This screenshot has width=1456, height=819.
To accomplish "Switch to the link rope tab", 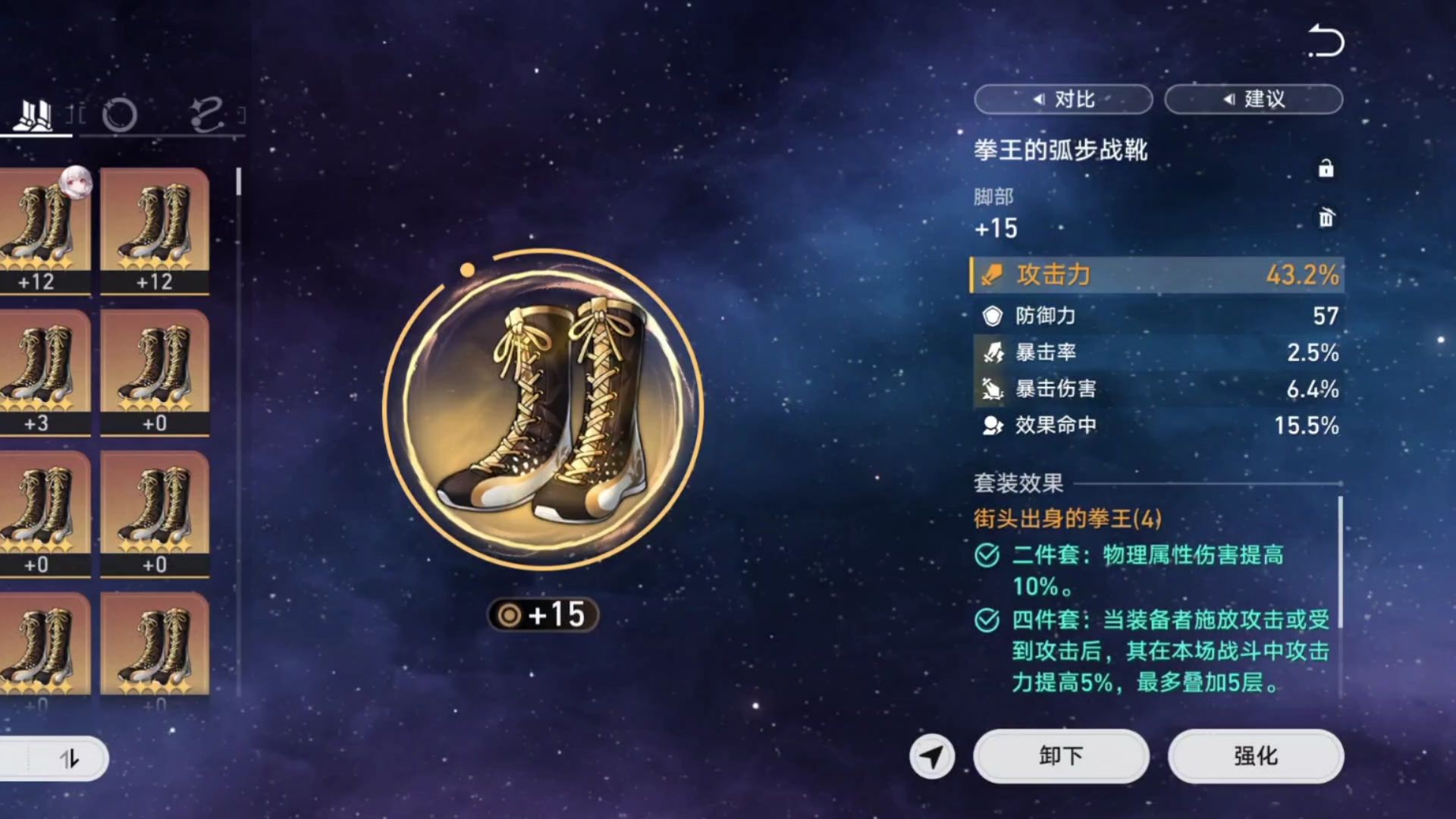I will click(x=206, y=115).
